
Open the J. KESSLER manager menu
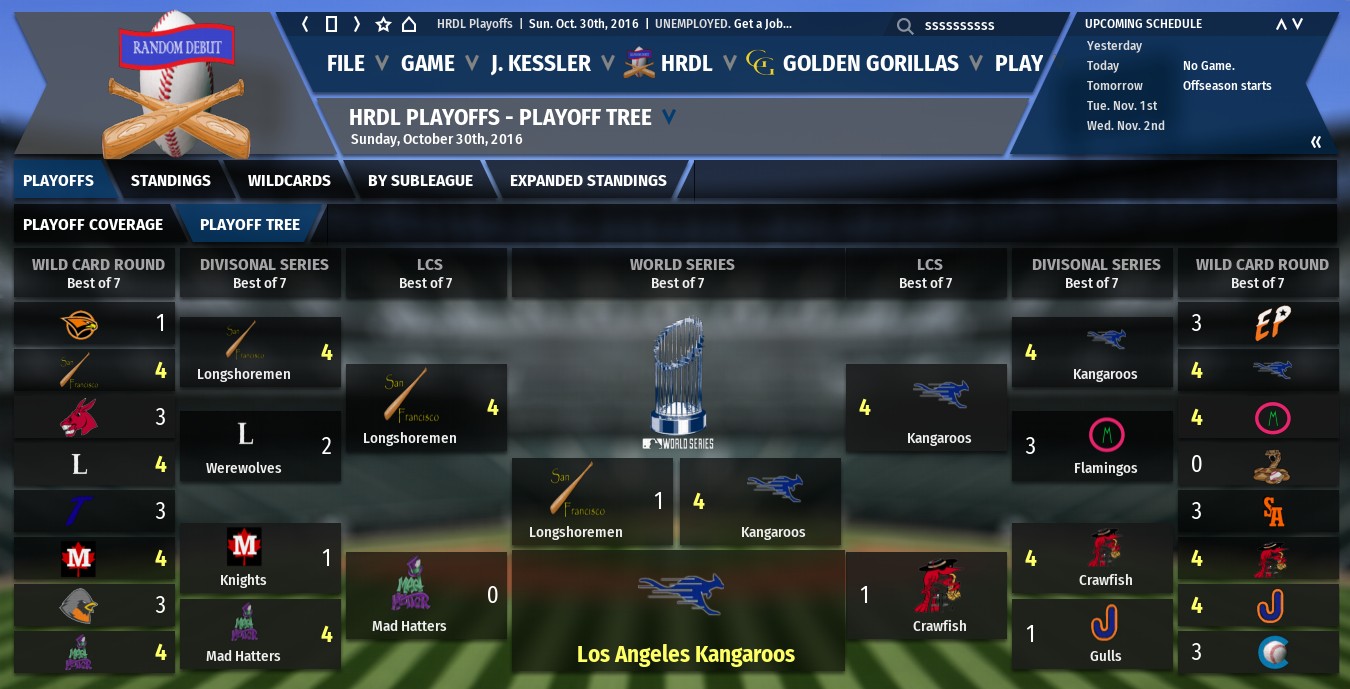tap(541, 63)
